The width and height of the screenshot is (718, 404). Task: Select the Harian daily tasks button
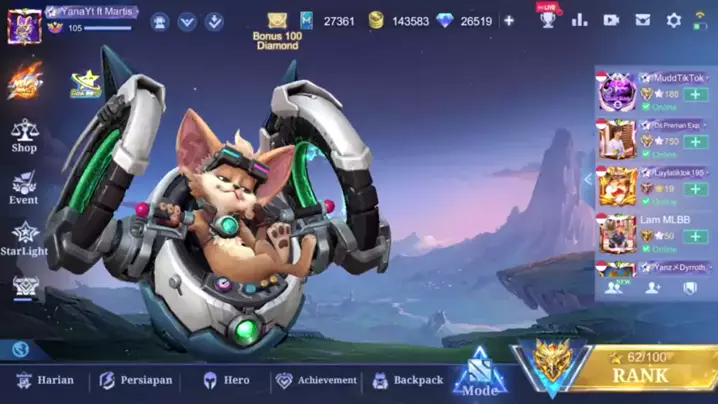[46, 380]
